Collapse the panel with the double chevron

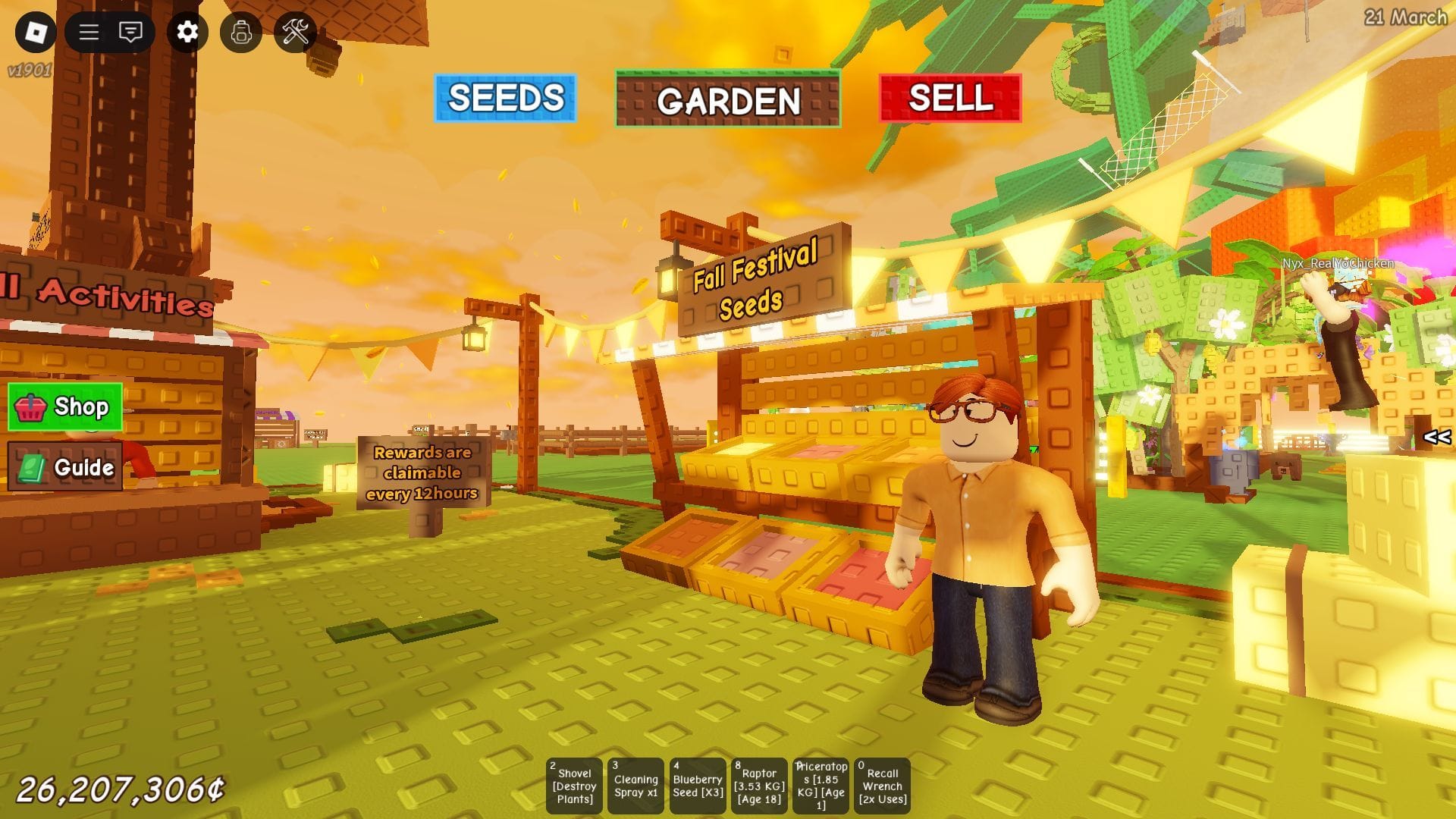[1436, 436]
